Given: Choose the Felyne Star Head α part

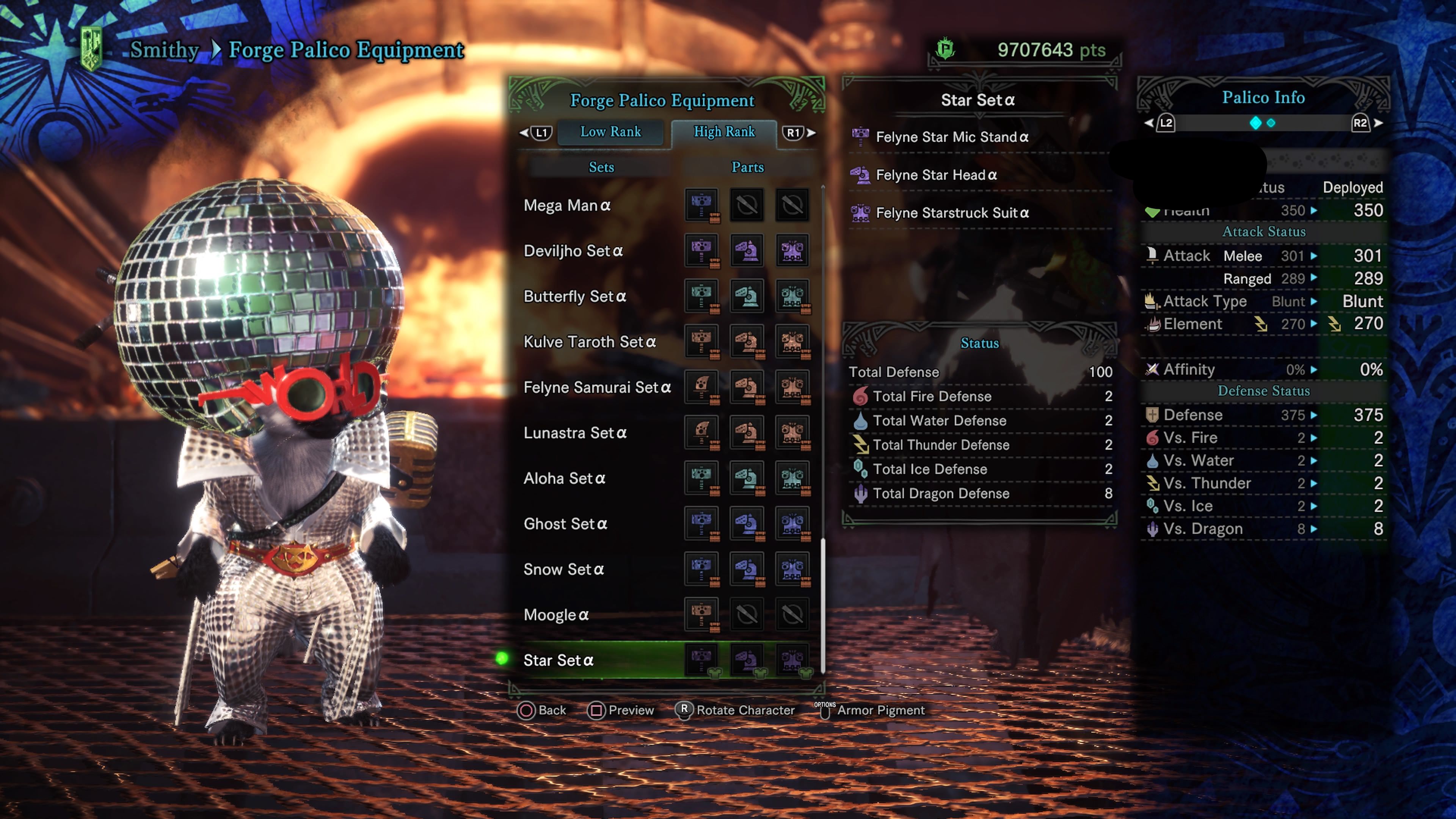Looking at the screenshot, I should pos(936,175).
